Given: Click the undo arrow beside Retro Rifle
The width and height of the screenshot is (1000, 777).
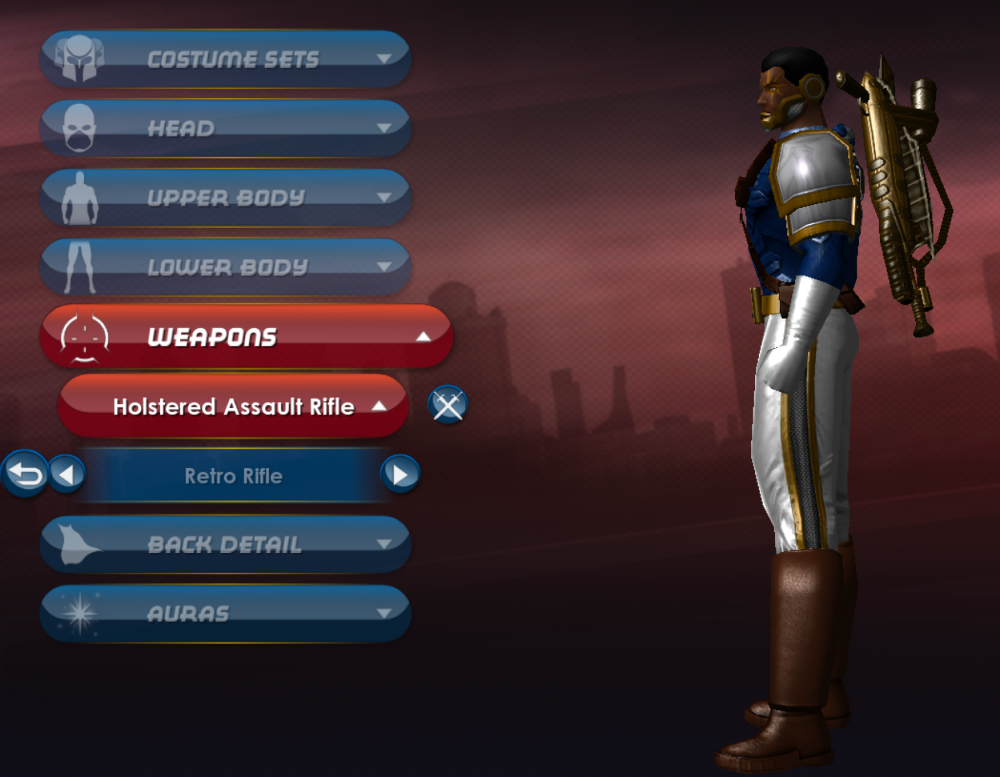Looking at the screenshot, I should point(25,473).
